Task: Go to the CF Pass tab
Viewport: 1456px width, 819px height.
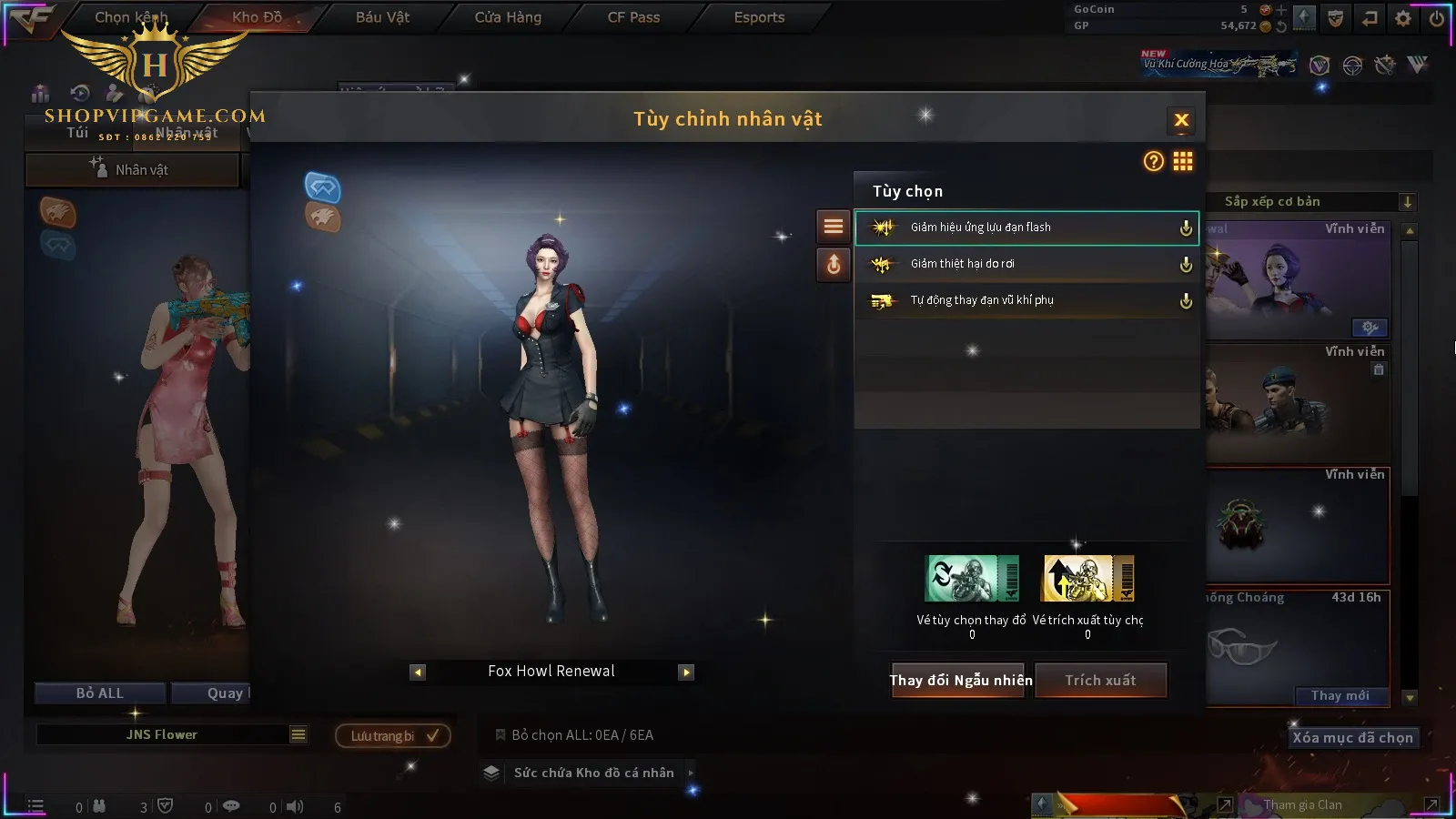Action: tap(633, 17)
